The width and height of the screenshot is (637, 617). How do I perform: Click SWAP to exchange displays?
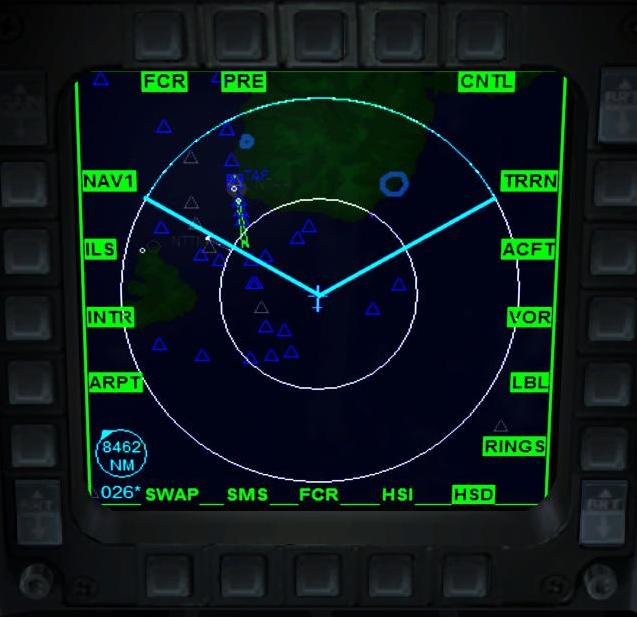click(172, 494)
